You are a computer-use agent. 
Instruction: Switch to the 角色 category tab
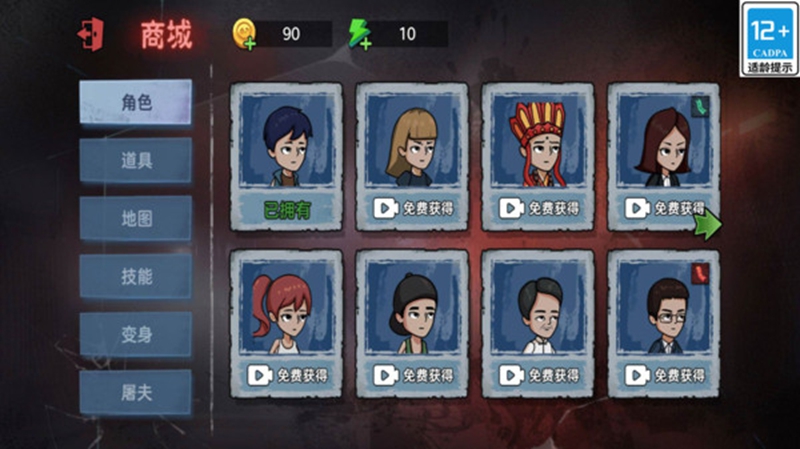point(136,103)
